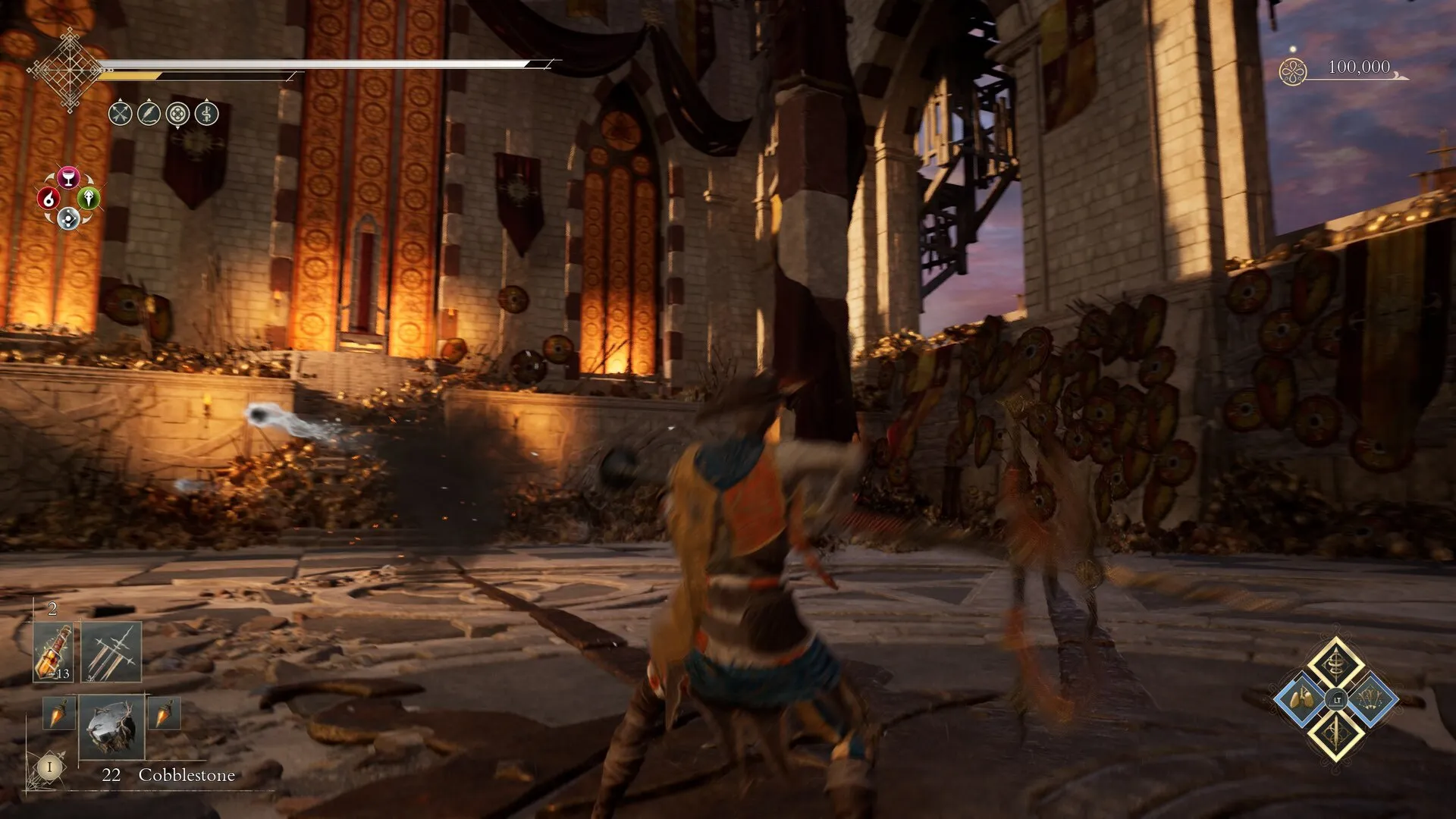The height and width of the screenshot is (819, 1456).
Task: Activate the bottom diamond sword skill
Action: [x=1335, y=733]
